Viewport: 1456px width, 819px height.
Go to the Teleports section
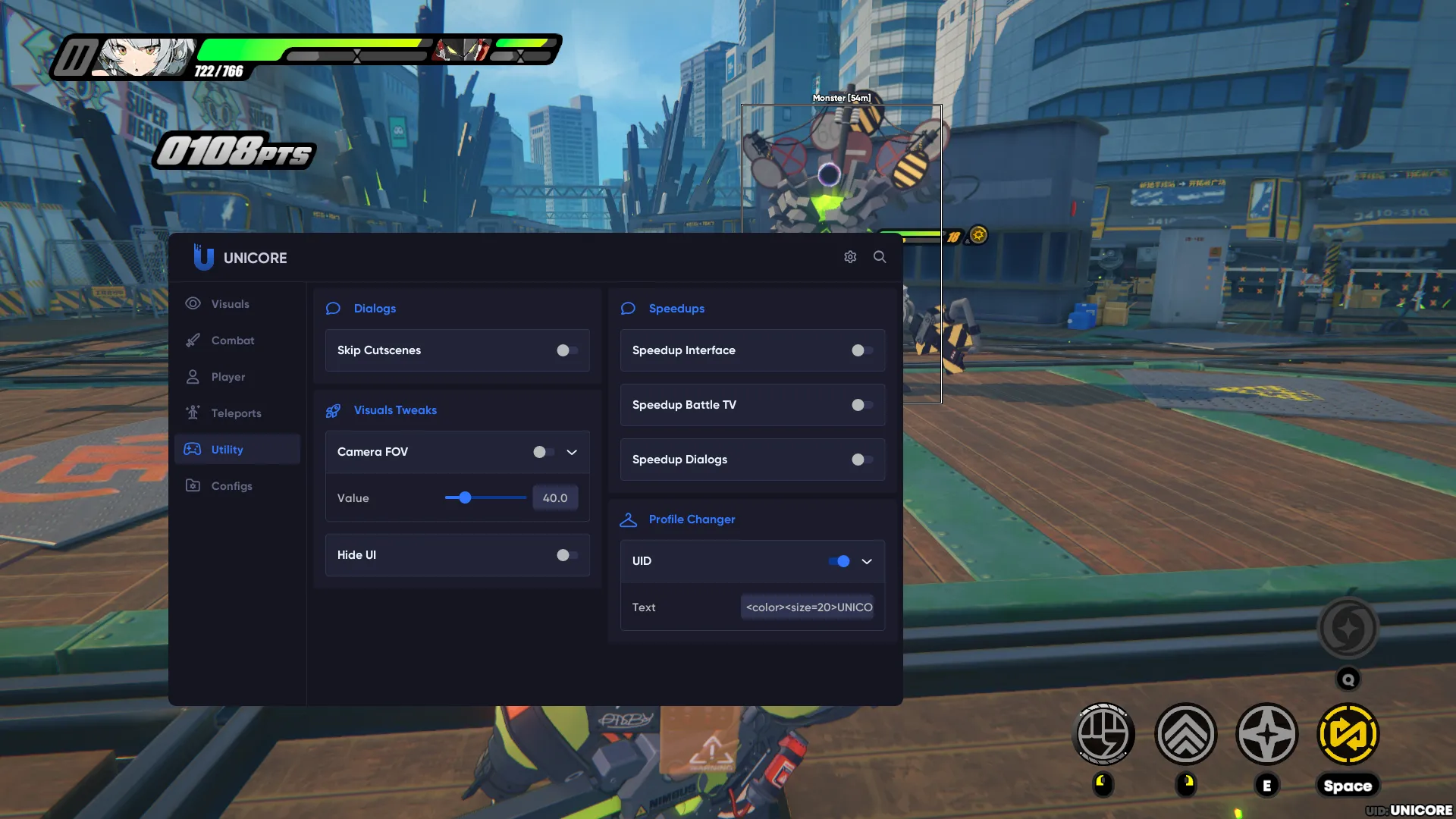[x=236, y=413]
